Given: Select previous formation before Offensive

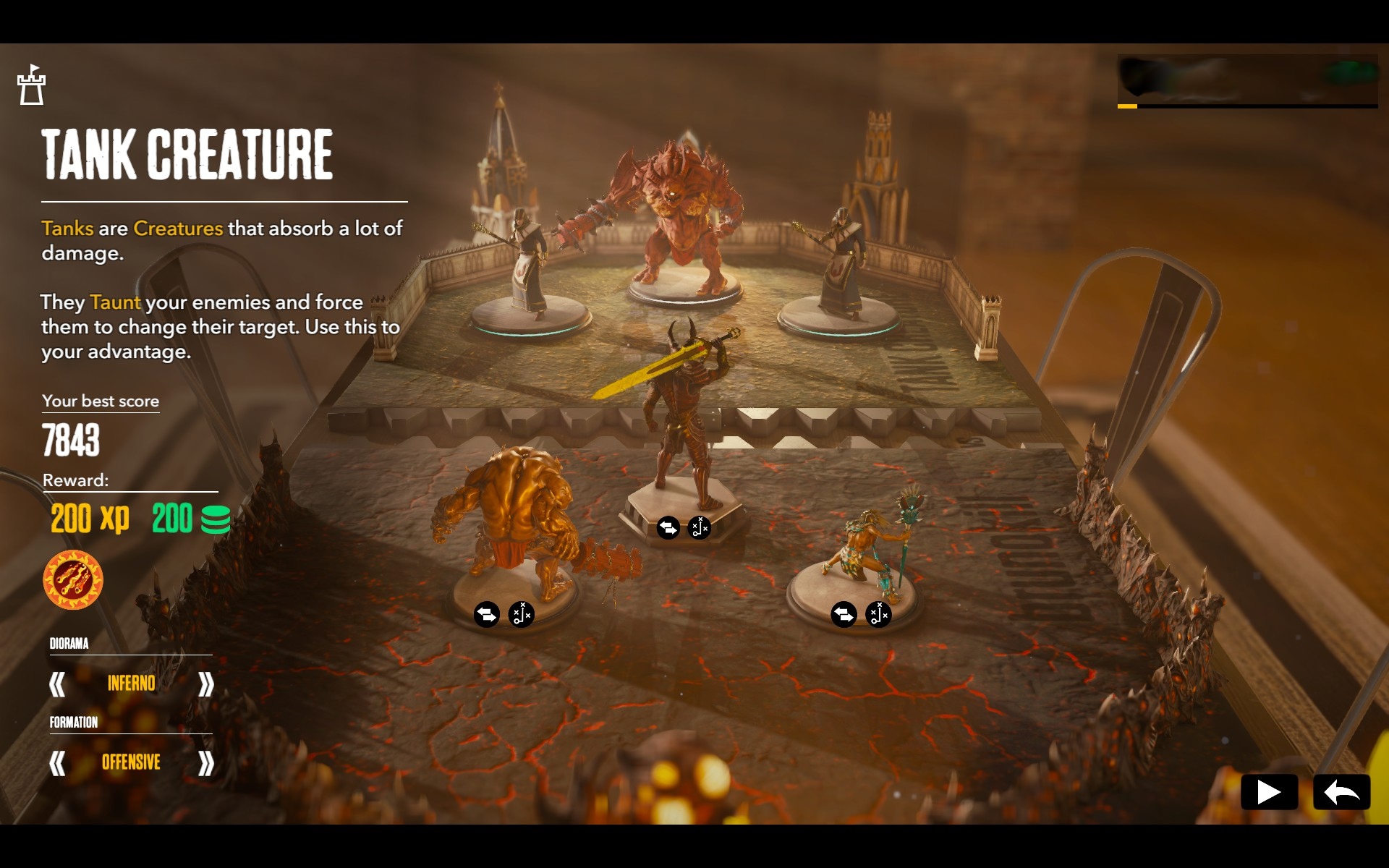Looking at the screenshot, I should pyautogui.click(x=57, y=762).
